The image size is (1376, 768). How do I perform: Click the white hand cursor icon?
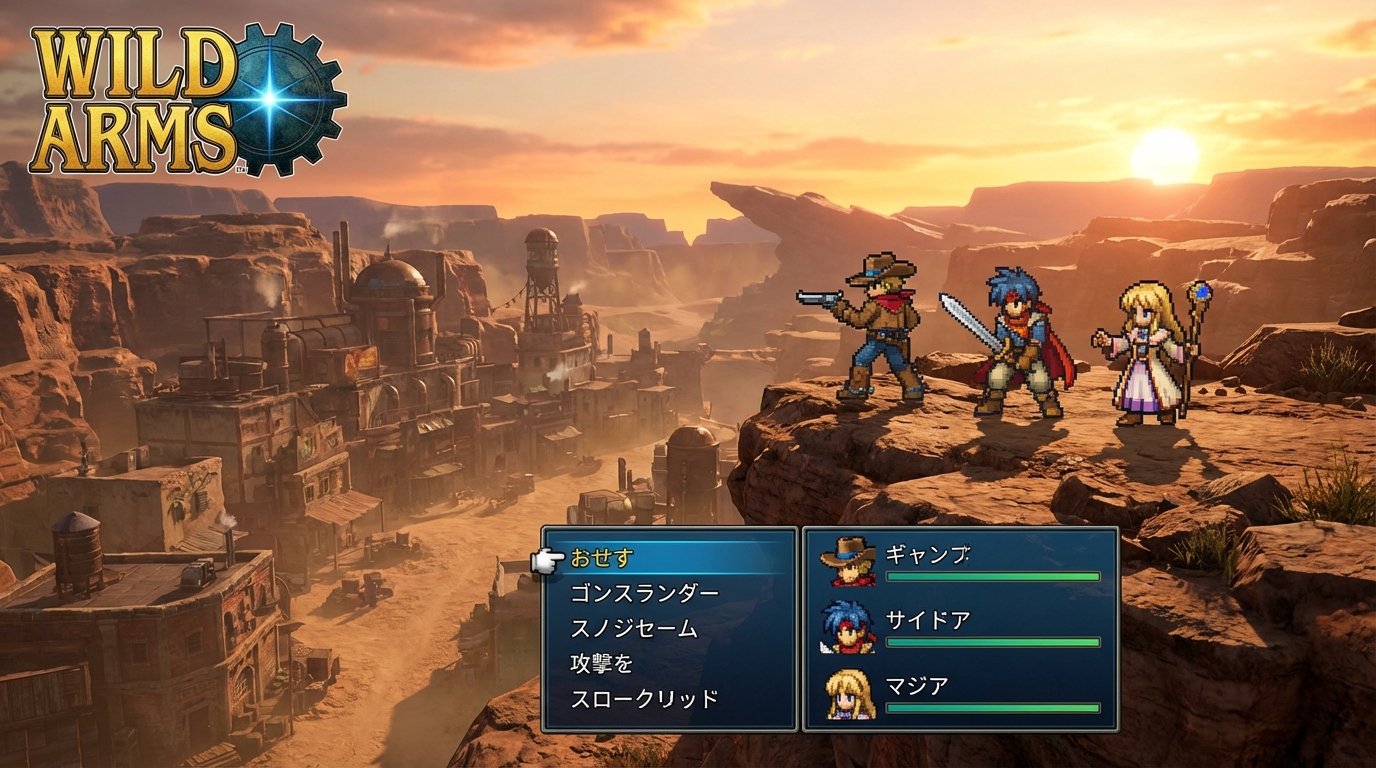tap(549, 561)
